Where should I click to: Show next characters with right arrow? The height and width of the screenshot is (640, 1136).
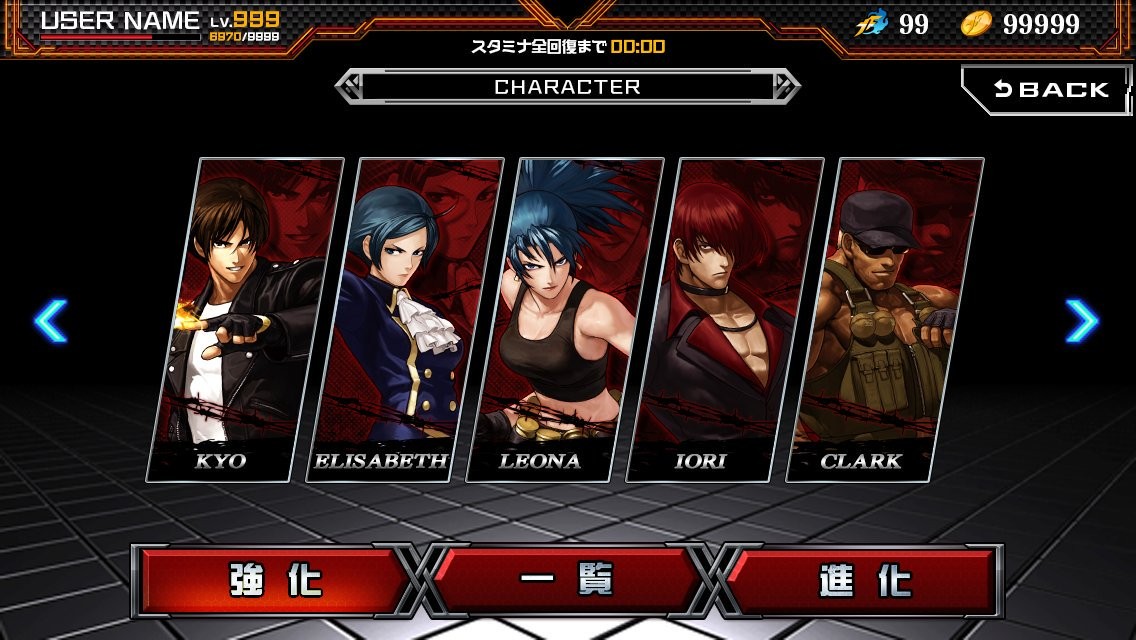[x=1082, y=321]
